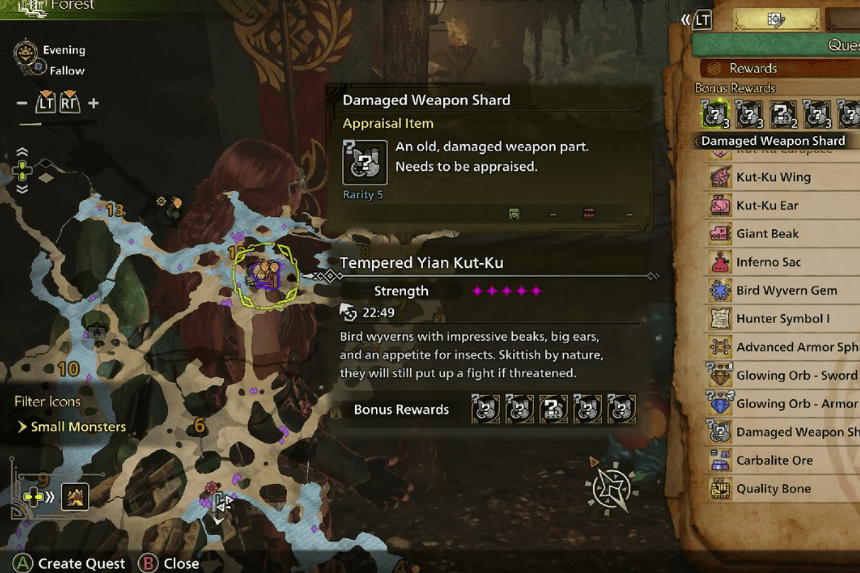The image size is (860, 573).
Task: Select the Advanced Armor Sphere reward
Action: (x=796, y=347)
